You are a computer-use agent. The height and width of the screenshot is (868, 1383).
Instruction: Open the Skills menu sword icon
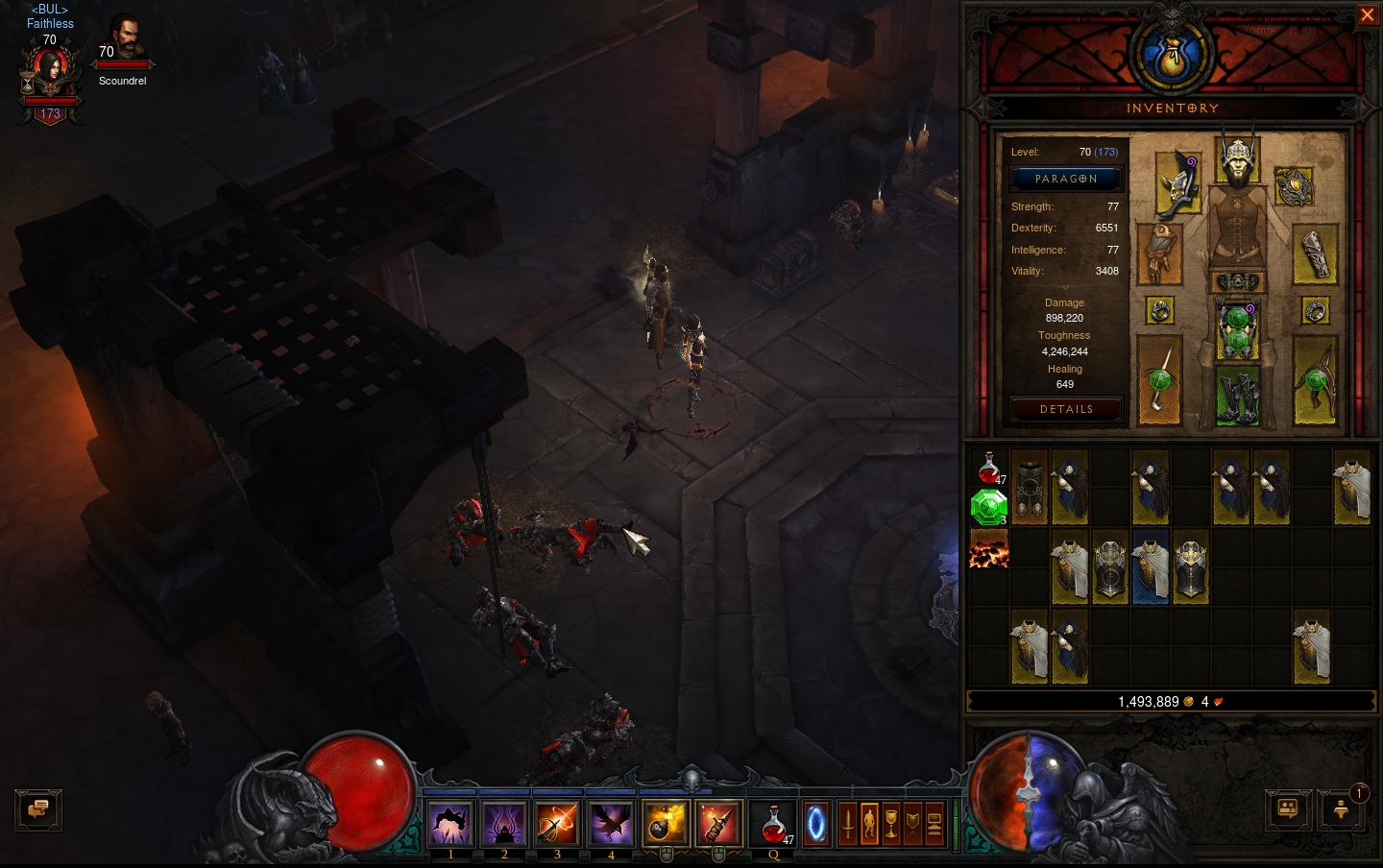[x=848, y=824]
